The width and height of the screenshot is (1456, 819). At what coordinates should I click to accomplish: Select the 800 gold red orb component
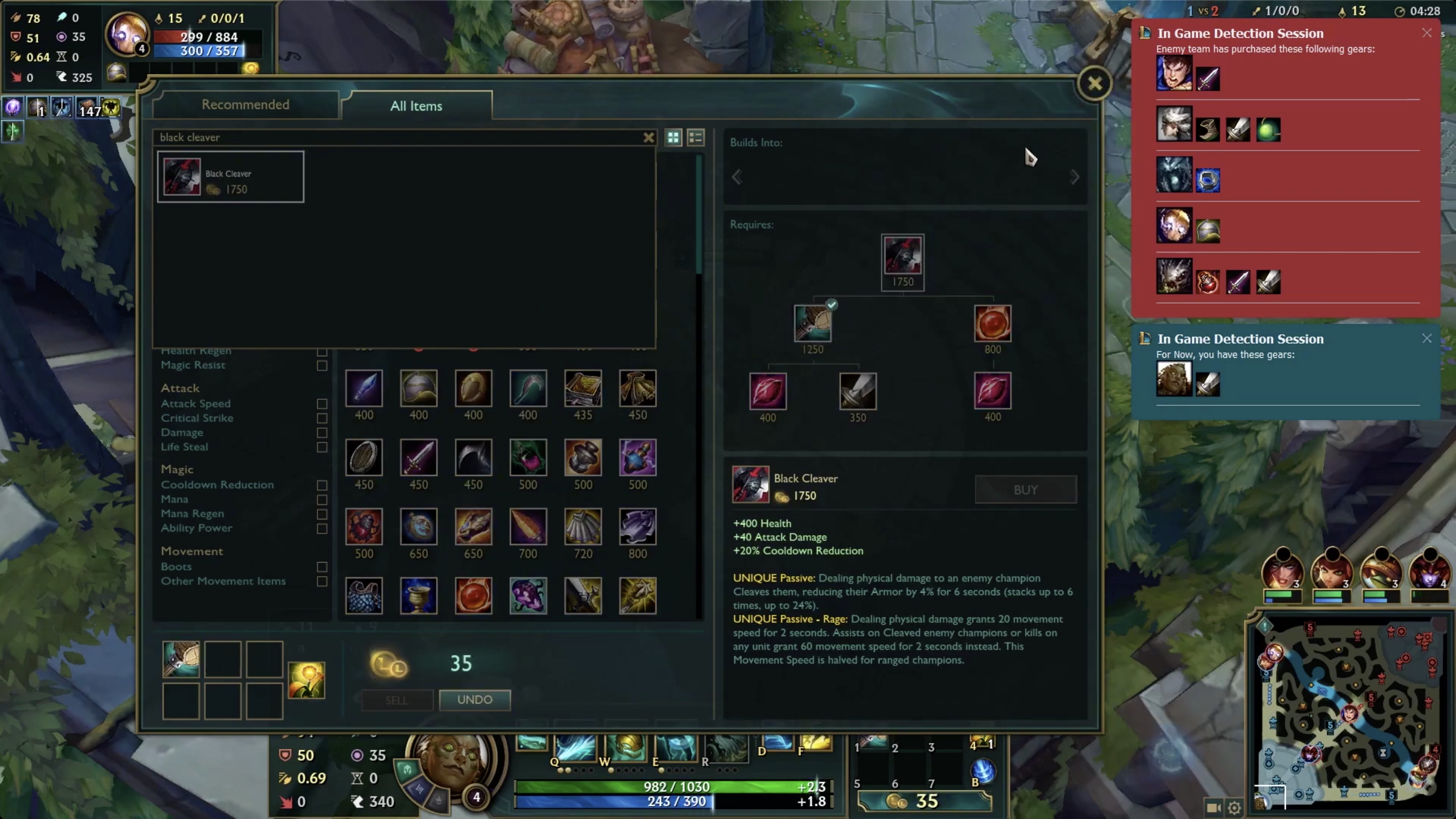(x=992, y=323)
